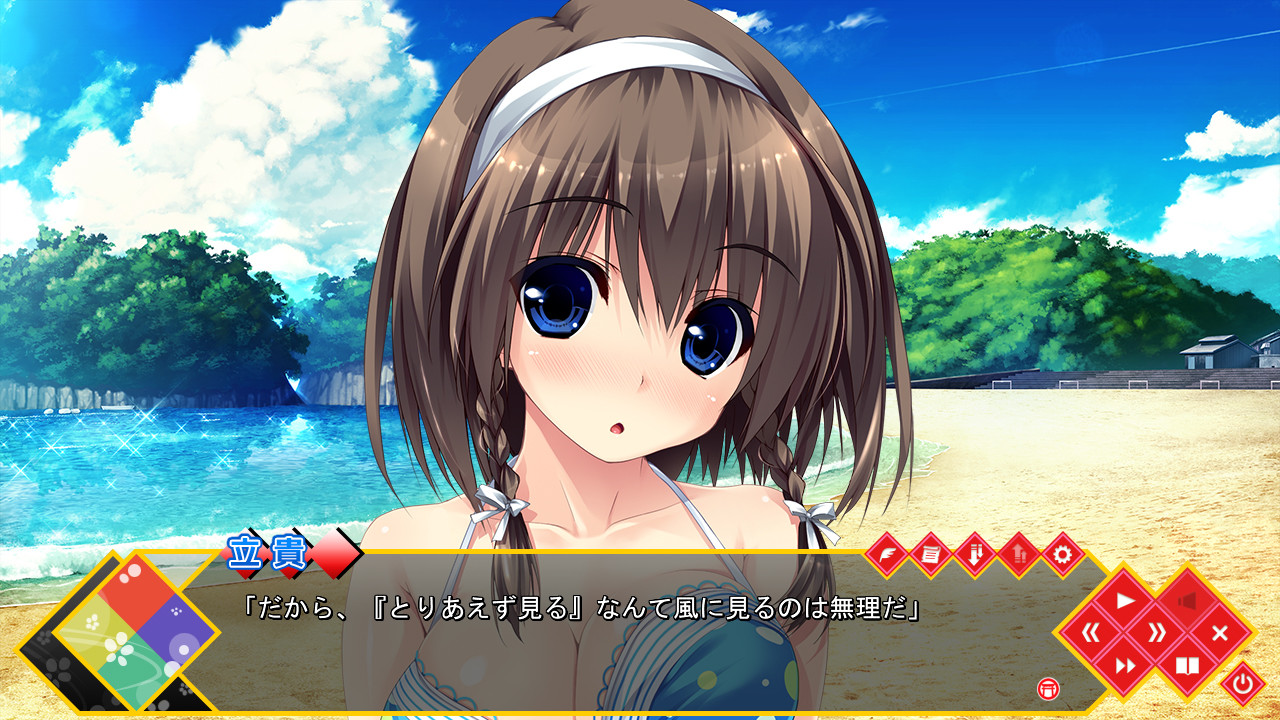Start auto-play with the play triangle

(1125, 600)
